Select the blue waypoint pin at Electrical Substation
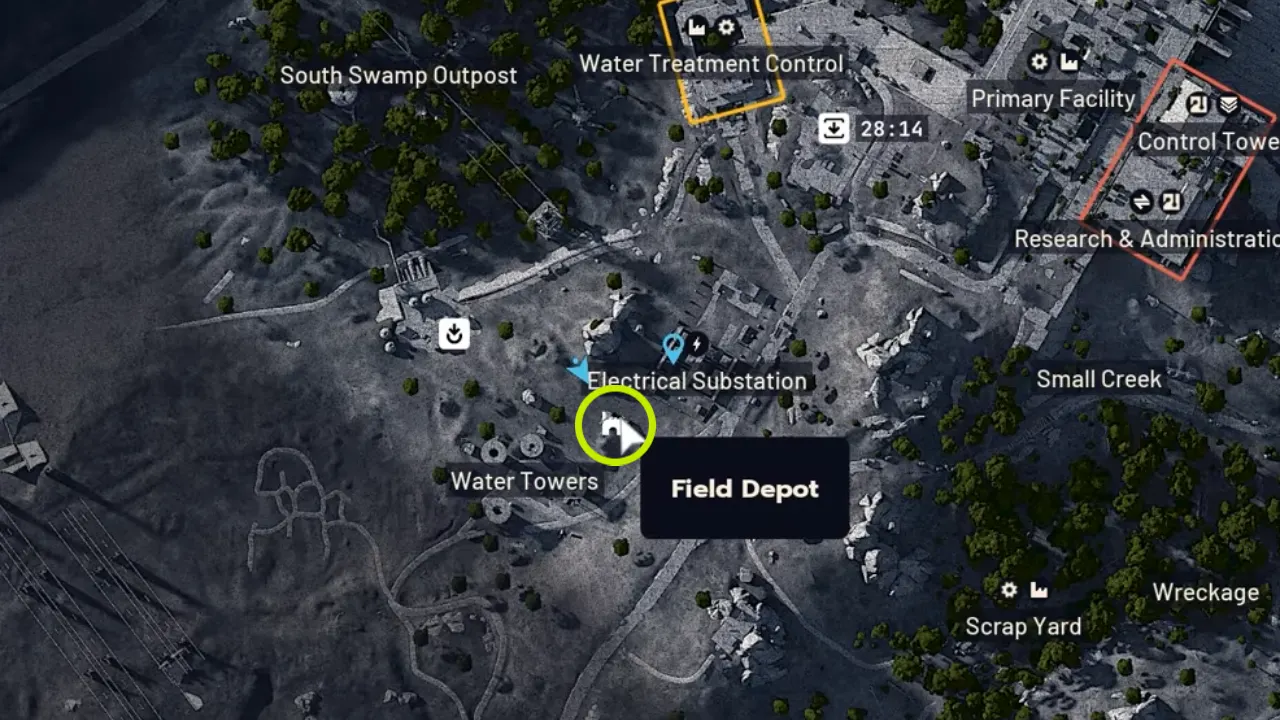Viewport: 1280px width, 720px height. tap(672, 346)
